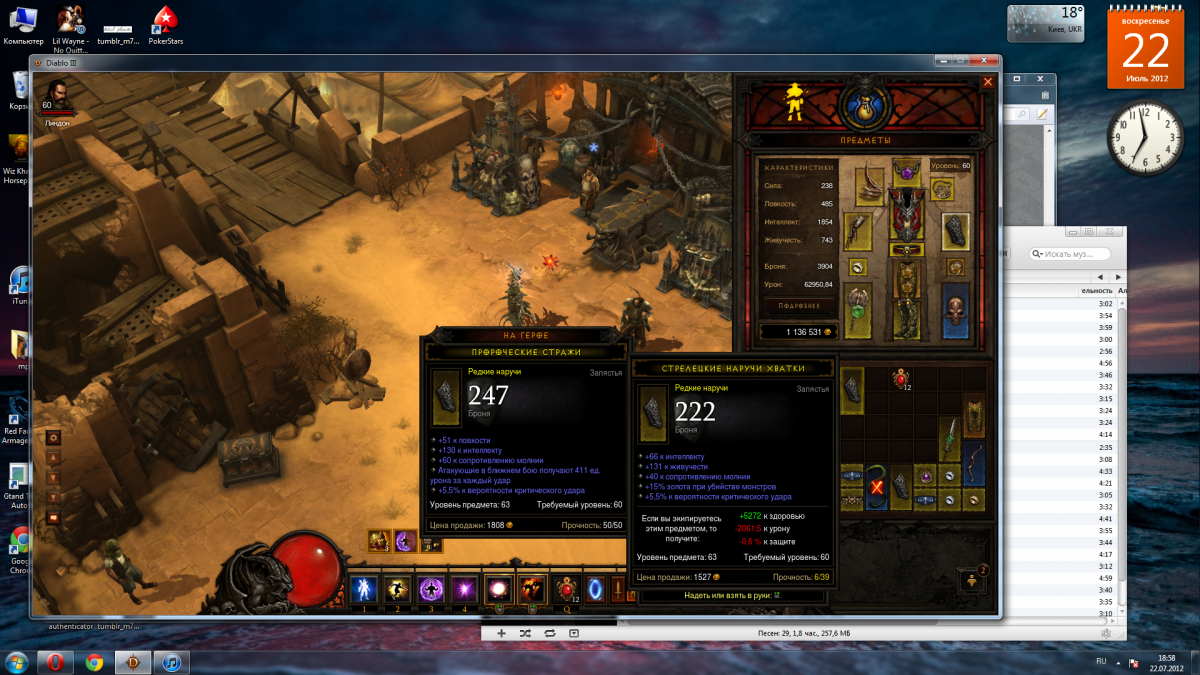Select the red health potion stack in inventory
The height and width of the screenshot is (675, 1200).
point(901,378)
